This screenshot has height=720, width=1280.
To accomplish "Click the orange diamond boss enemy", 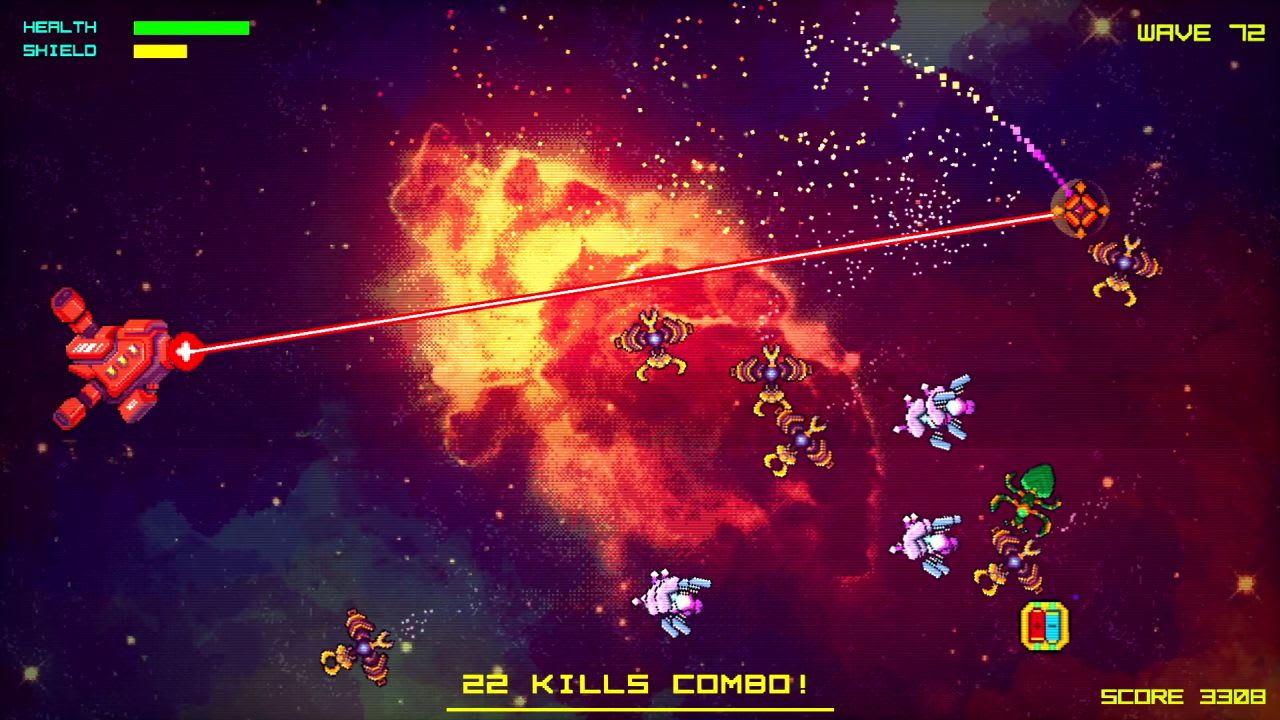I will (1078, 208).
